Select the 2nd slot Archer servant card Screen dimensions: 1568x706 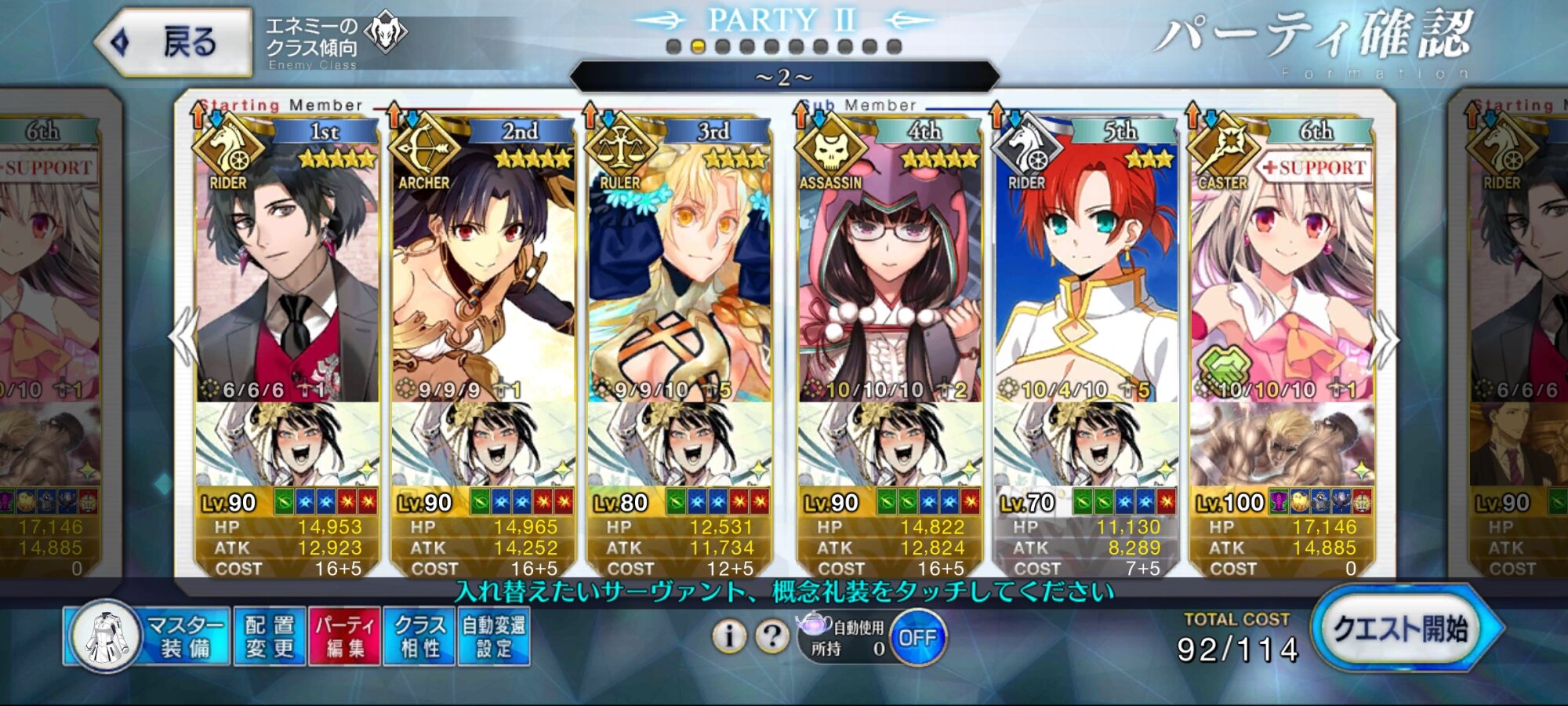pyautogui.click(x=483, y=275)
